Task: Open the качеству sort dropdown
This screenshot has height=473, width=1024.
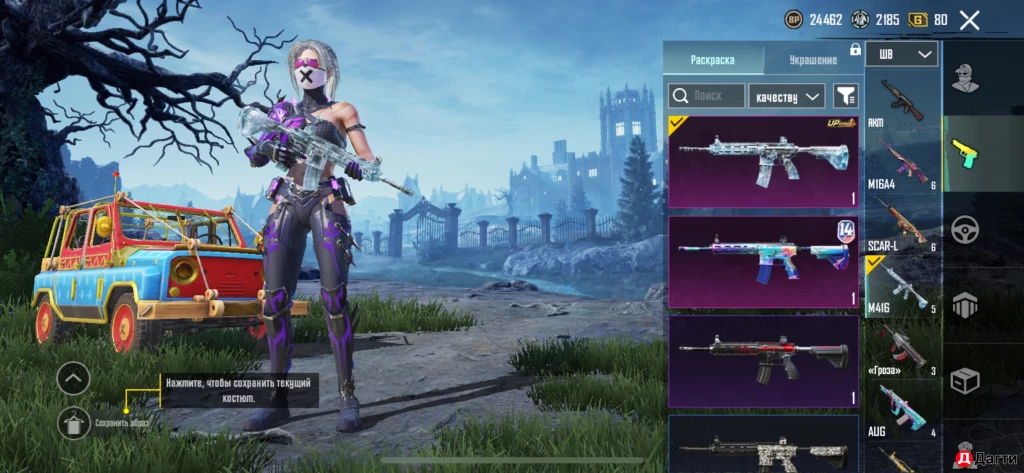Action: point(786,96)
